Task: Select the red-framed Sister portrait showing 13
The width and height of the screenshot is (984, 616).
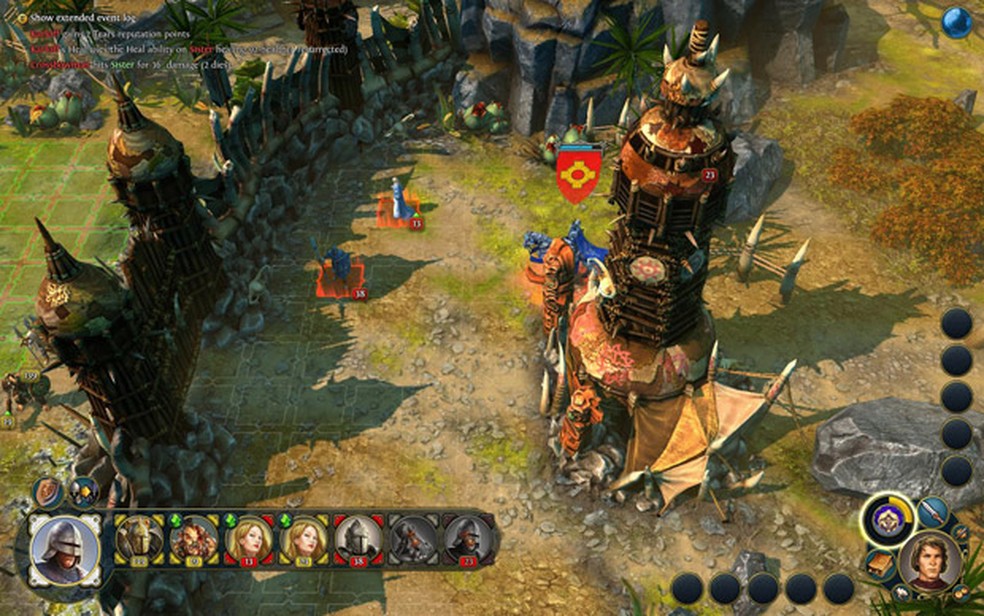Action: (249, 541)
